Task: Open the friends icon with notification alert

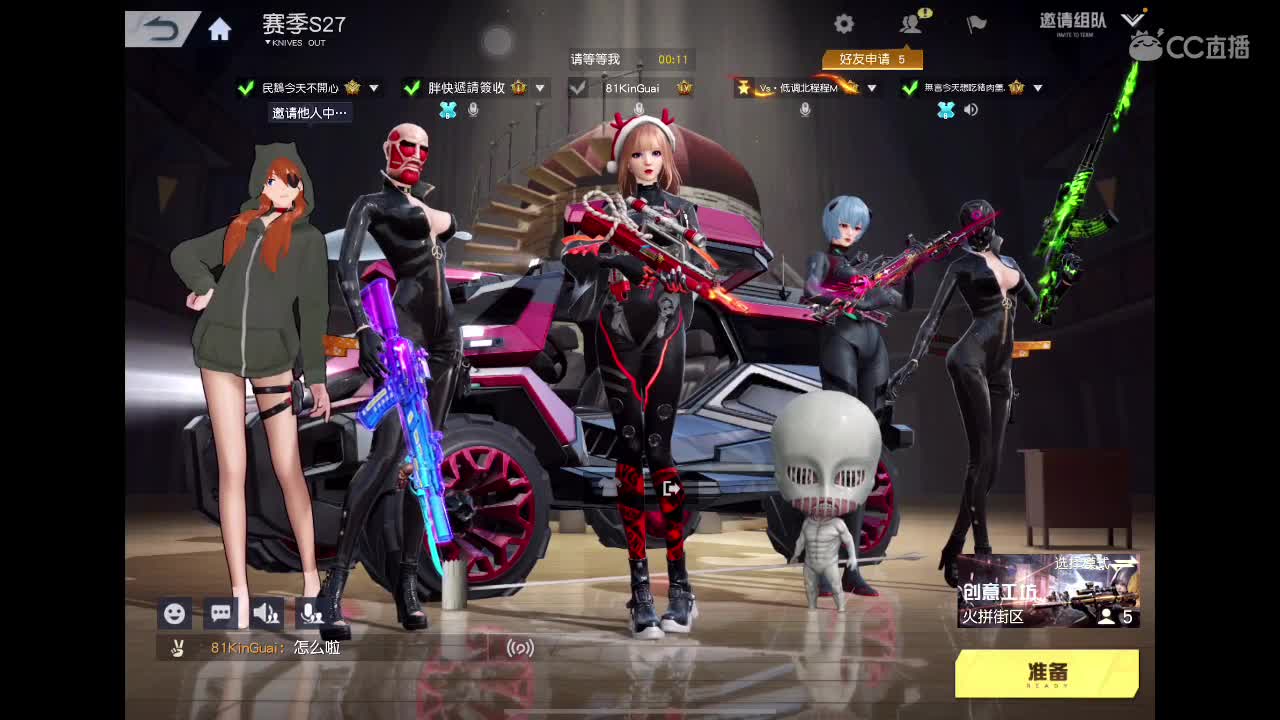Action: point(910,23)
